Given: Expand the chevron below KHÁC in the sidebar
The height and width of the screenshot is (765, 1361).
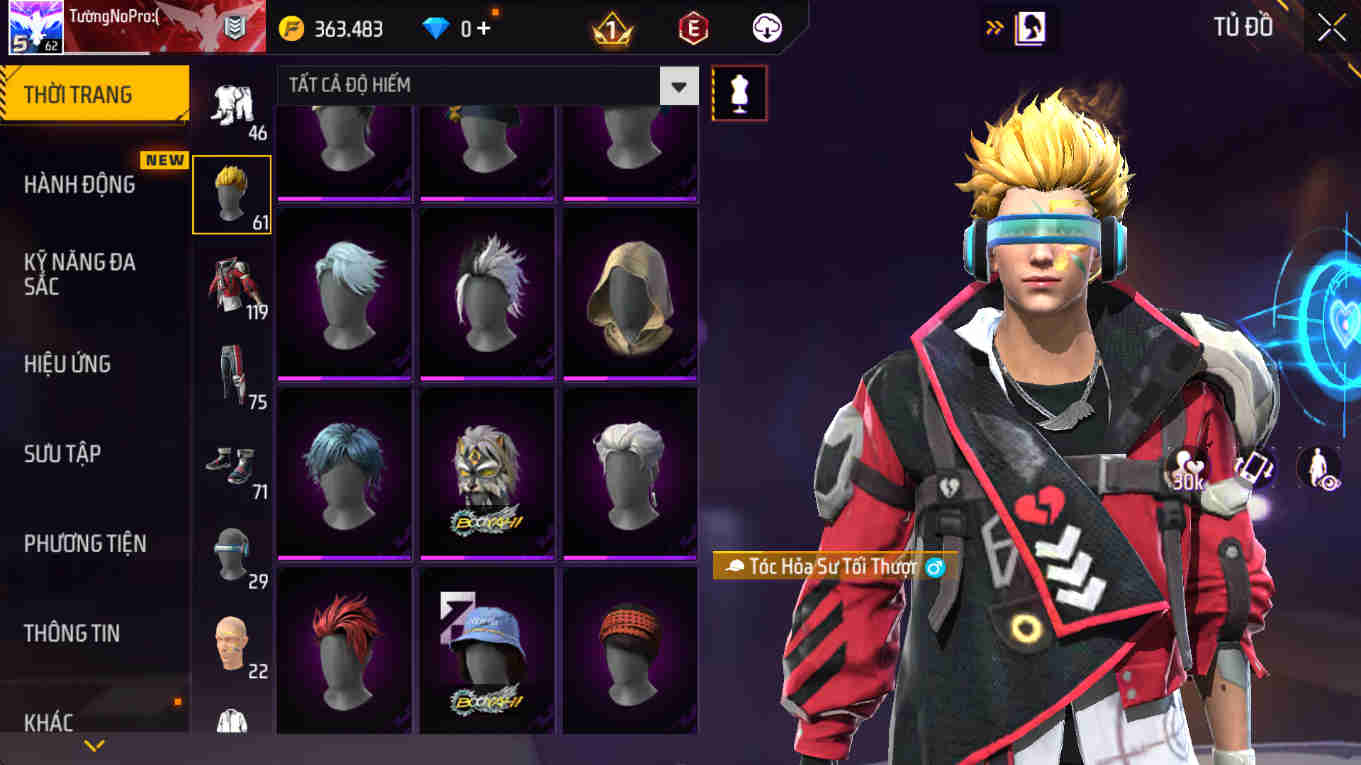Looking at the screenshot, I should coord(95,744).
